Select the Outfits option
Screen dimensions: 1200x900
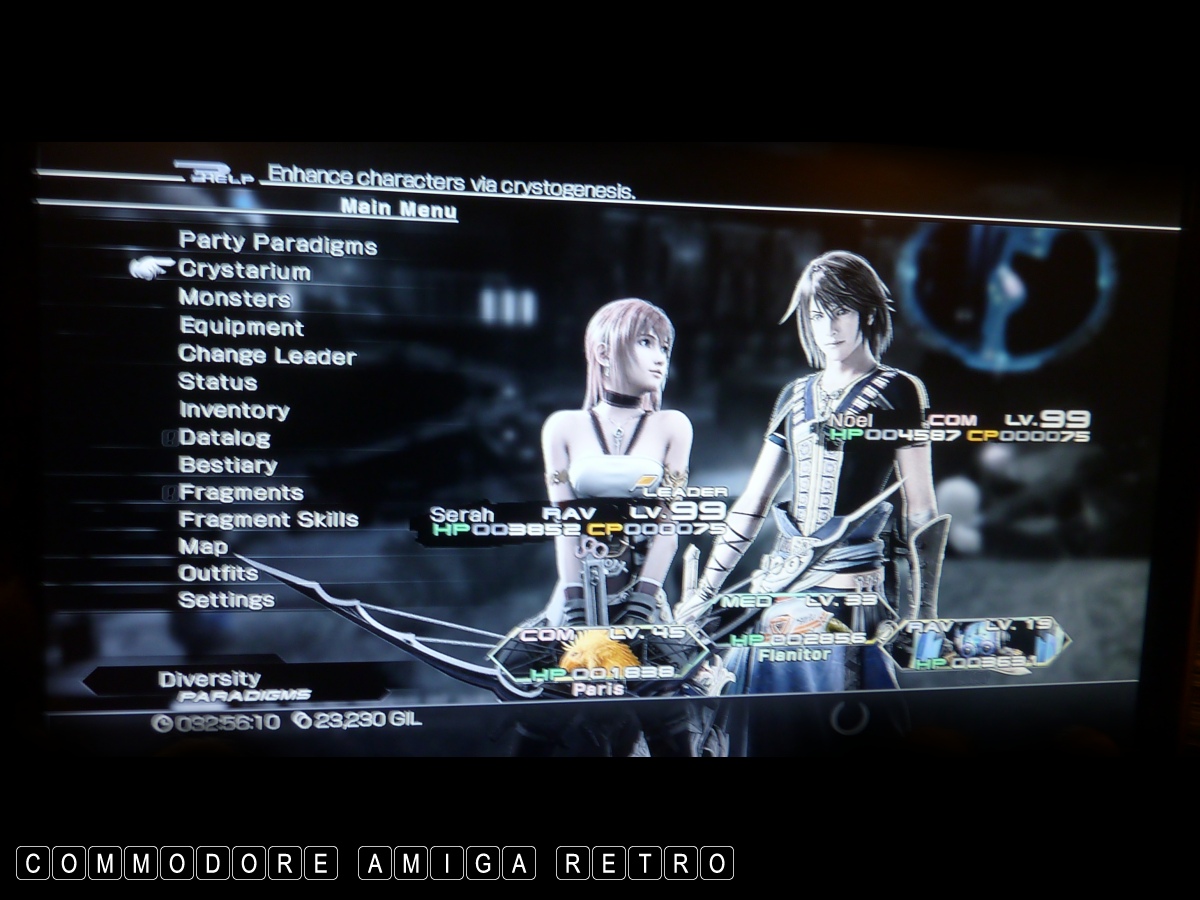[218, 574]
